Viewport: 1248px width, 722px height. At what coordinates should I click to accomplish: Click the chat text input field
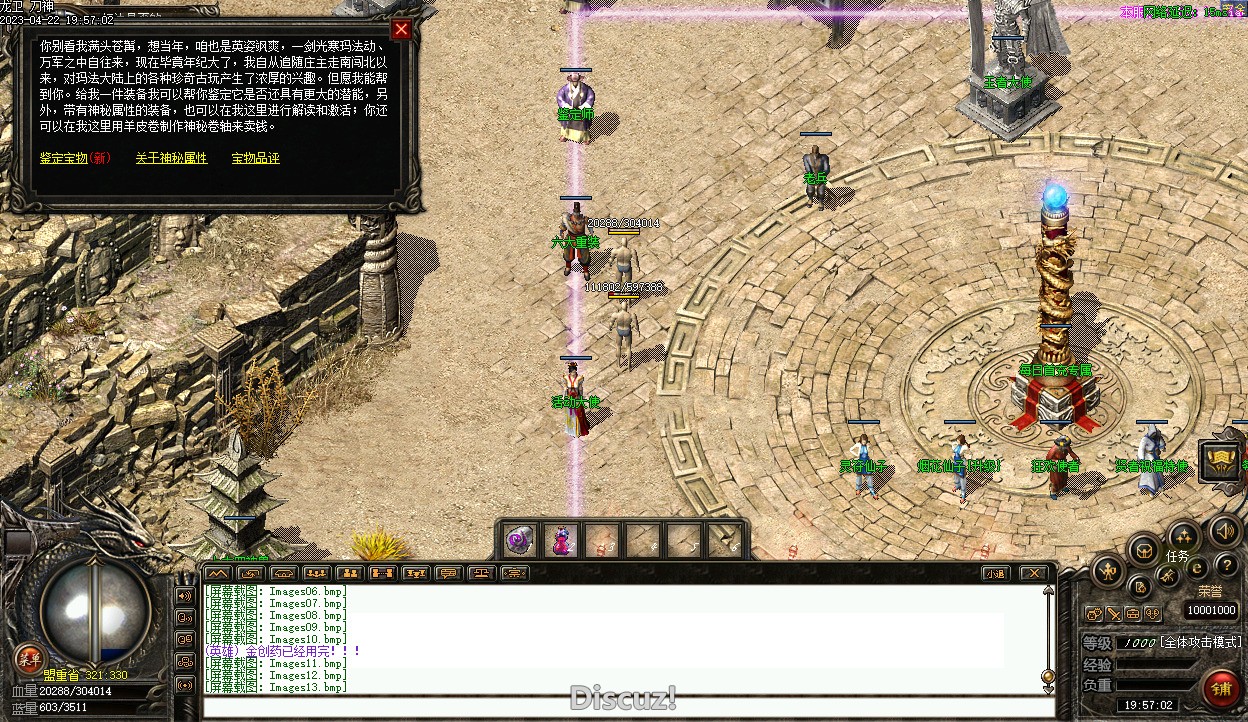[x=620, y=708]
